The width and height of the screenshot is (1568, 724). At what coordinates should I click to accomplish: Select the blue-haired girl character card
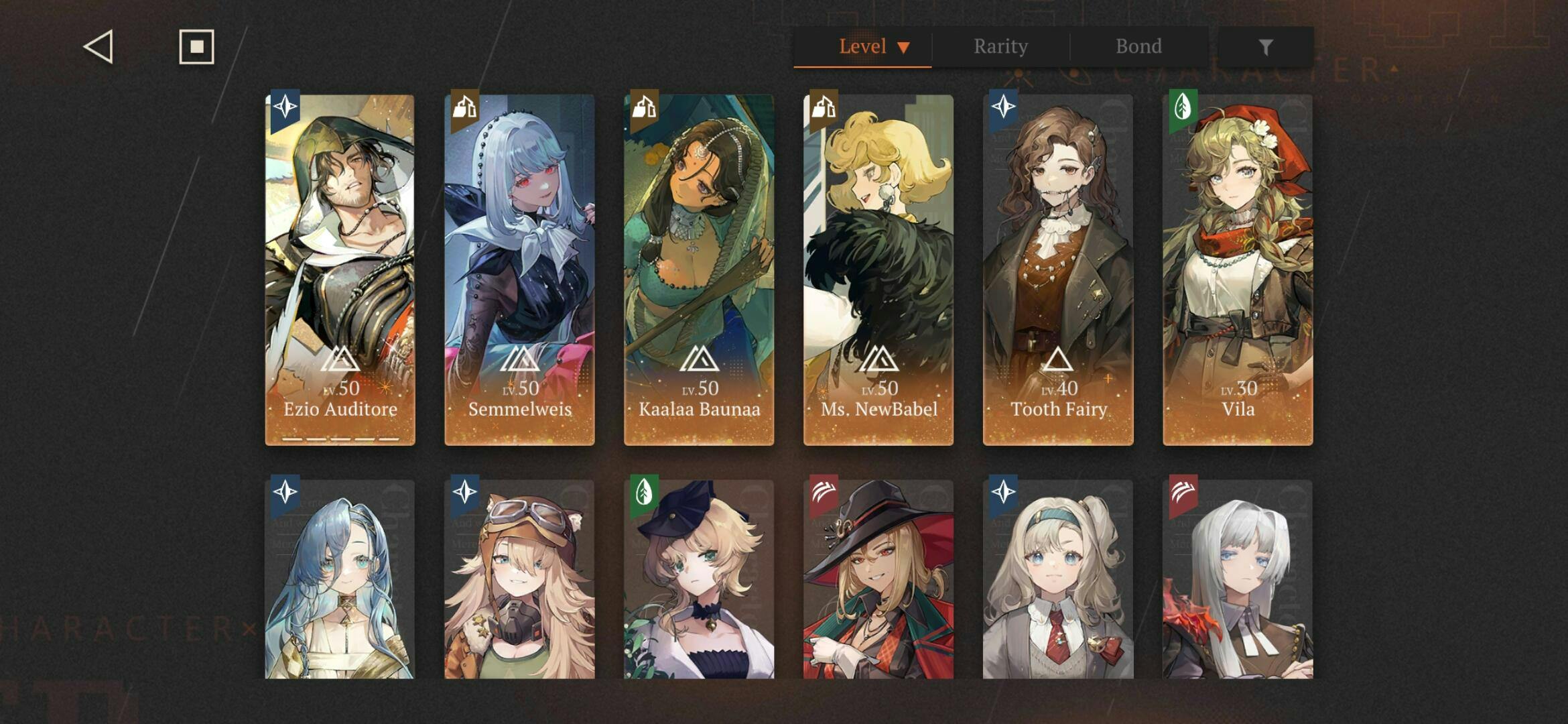(x=340, y=580)
